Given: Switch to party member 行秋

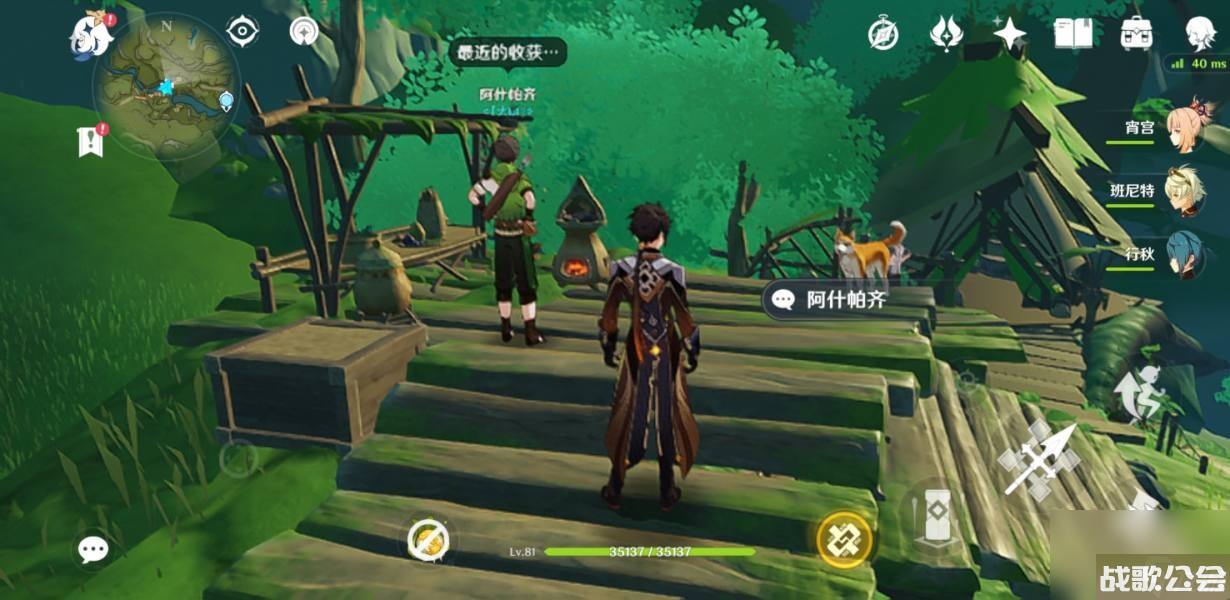Looking at the screenshot, I should (1183, 254).
